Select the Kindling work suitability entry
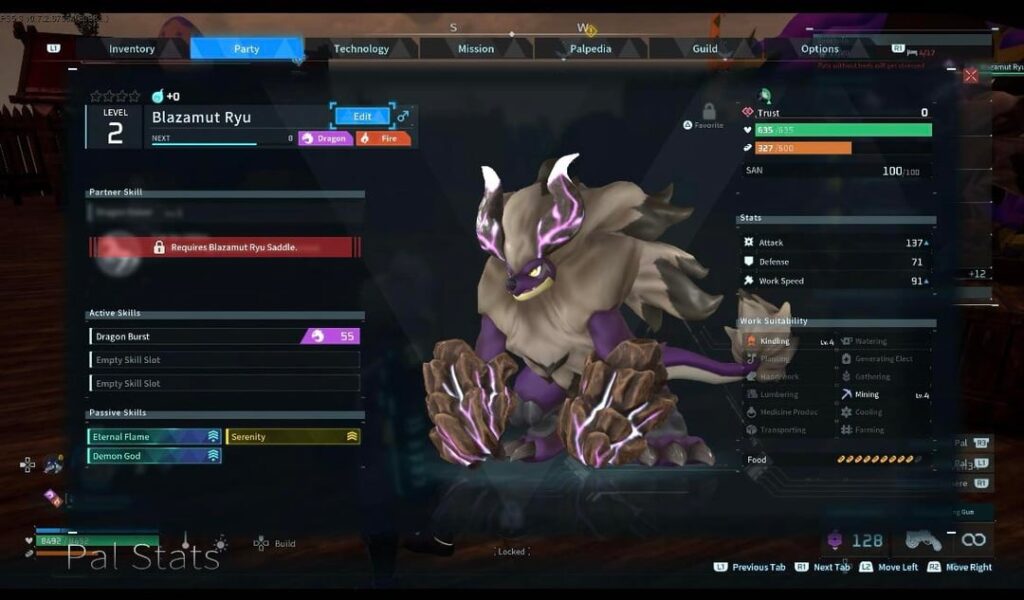 click(x=788, y=342)
